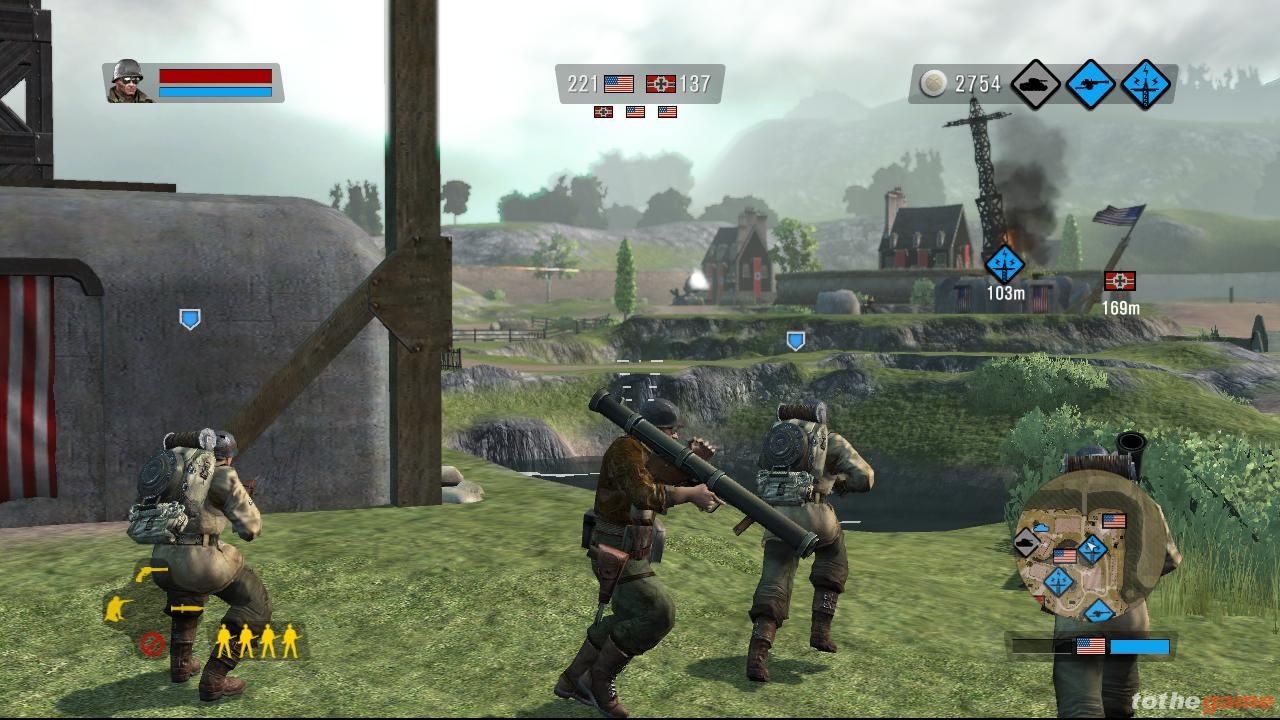The image size is (1280, 720).
Task: Activate the anti-tank gun support icon
Action: click(x=1090, y=84)
